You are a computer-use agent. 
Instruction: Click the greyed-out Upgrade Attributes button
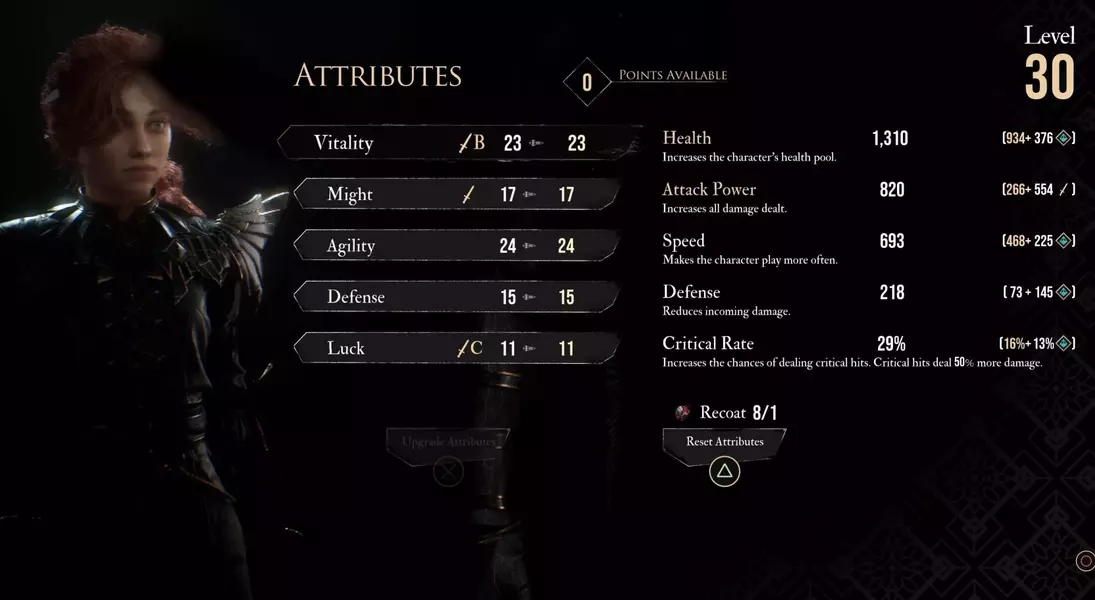pyautogui.click(x=448, y=442)
